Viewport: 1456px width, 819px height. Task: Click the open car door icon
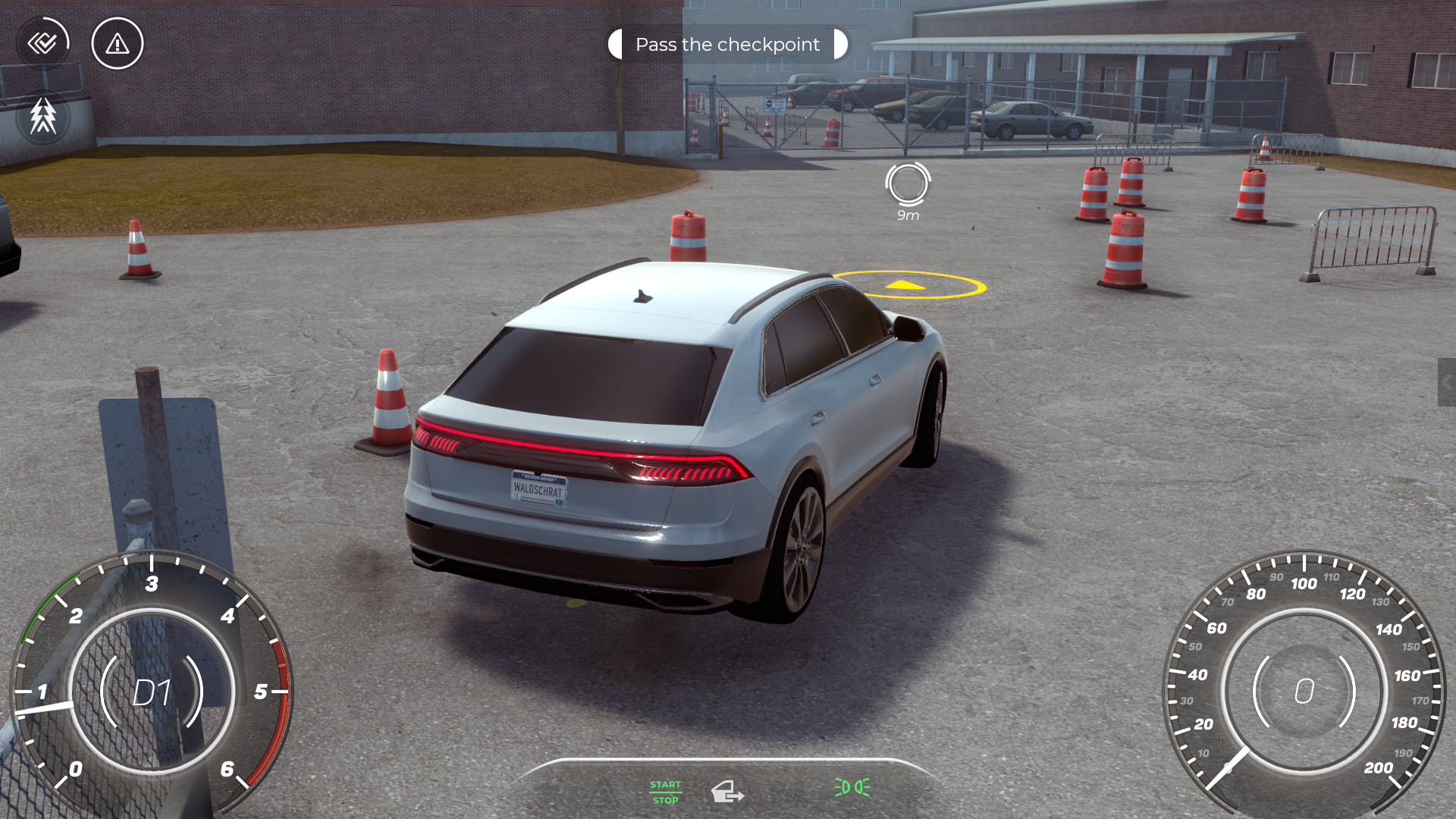[728, 791]
